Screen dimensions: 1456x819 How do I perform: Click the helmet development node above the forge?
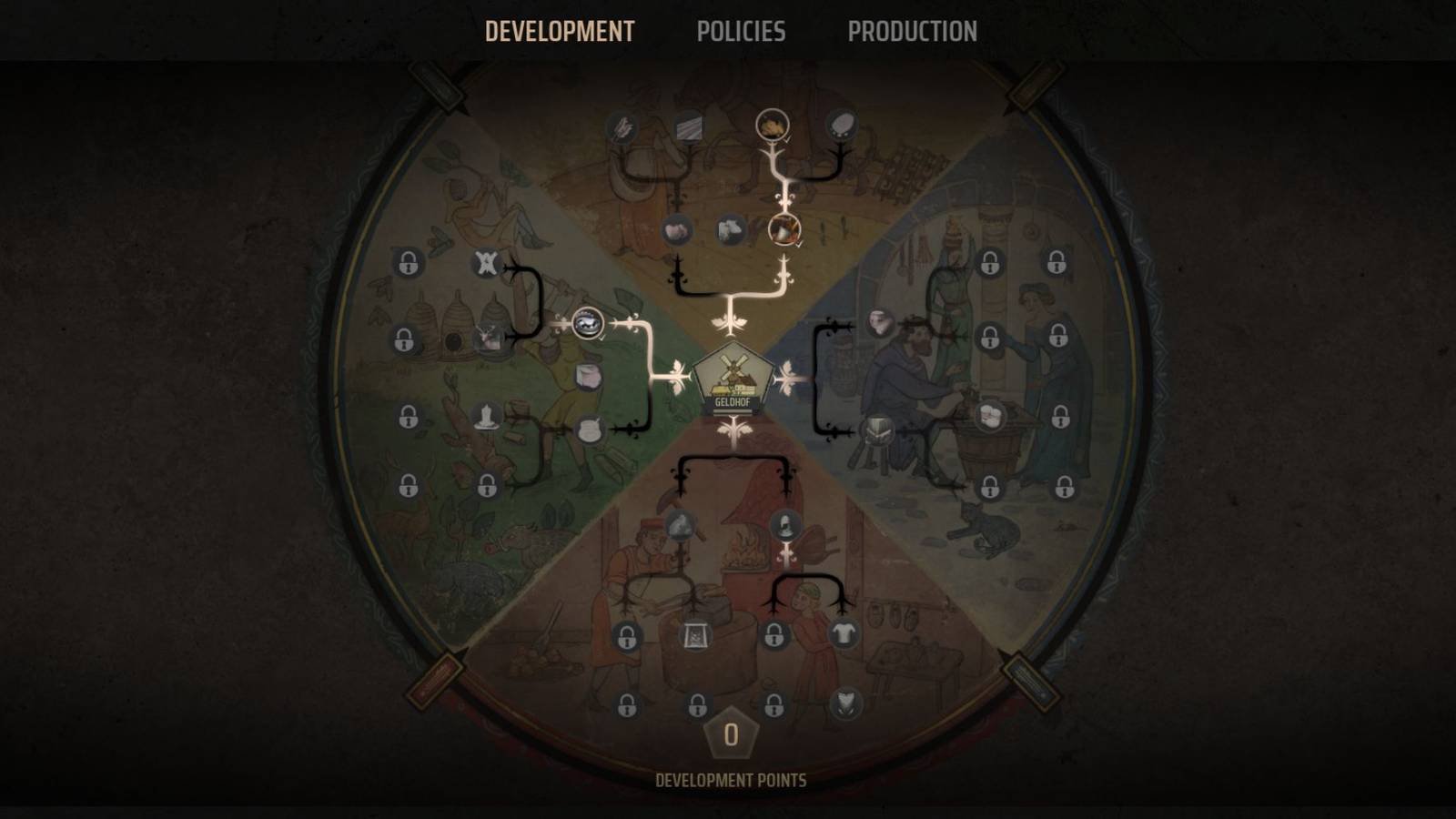tap(784, 525)
